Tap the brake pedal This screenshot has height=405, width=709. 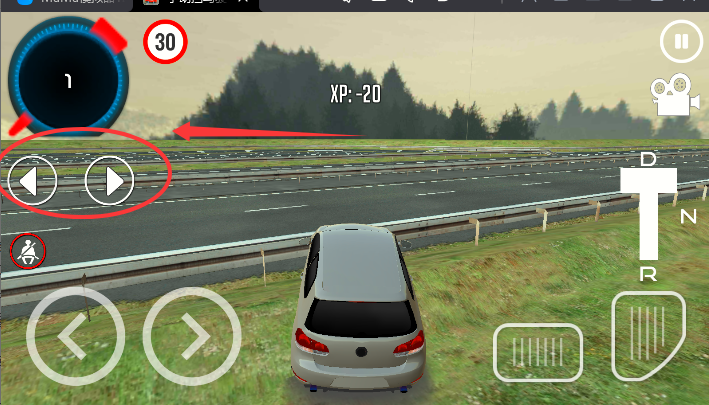[537, 352]
